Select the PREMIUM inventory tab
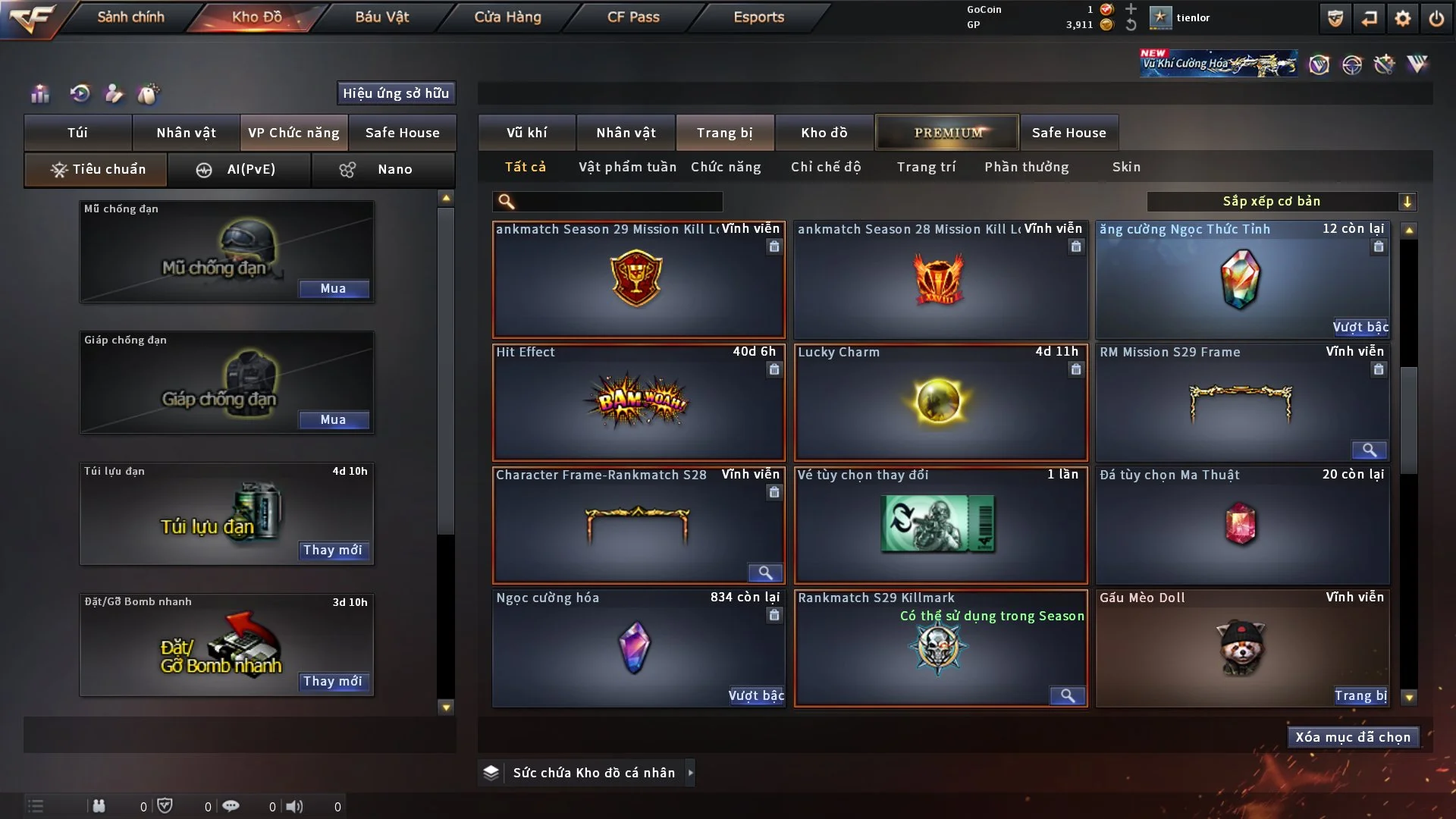 pos(947,133)
